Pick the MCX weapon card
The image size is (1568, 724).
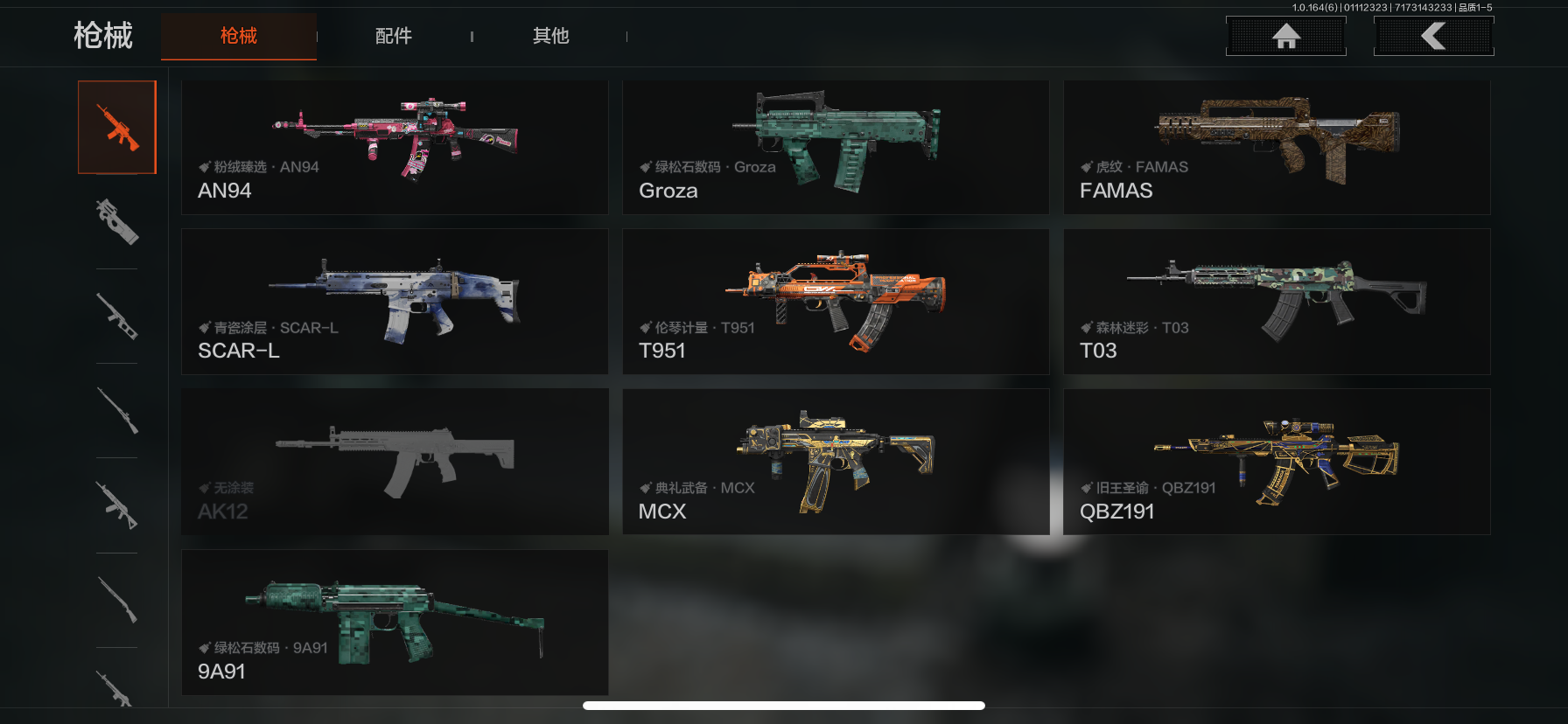(836, 462)
